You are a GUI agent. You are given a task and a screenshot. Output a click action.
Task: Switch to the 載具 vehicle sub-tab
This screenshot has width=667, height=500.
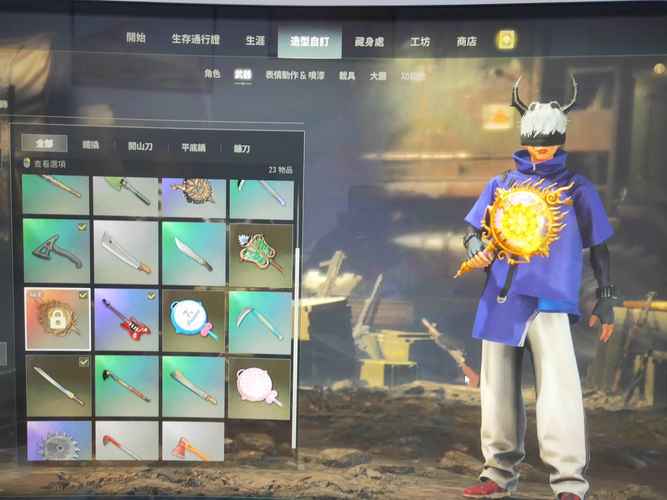[x=347, y=75]
